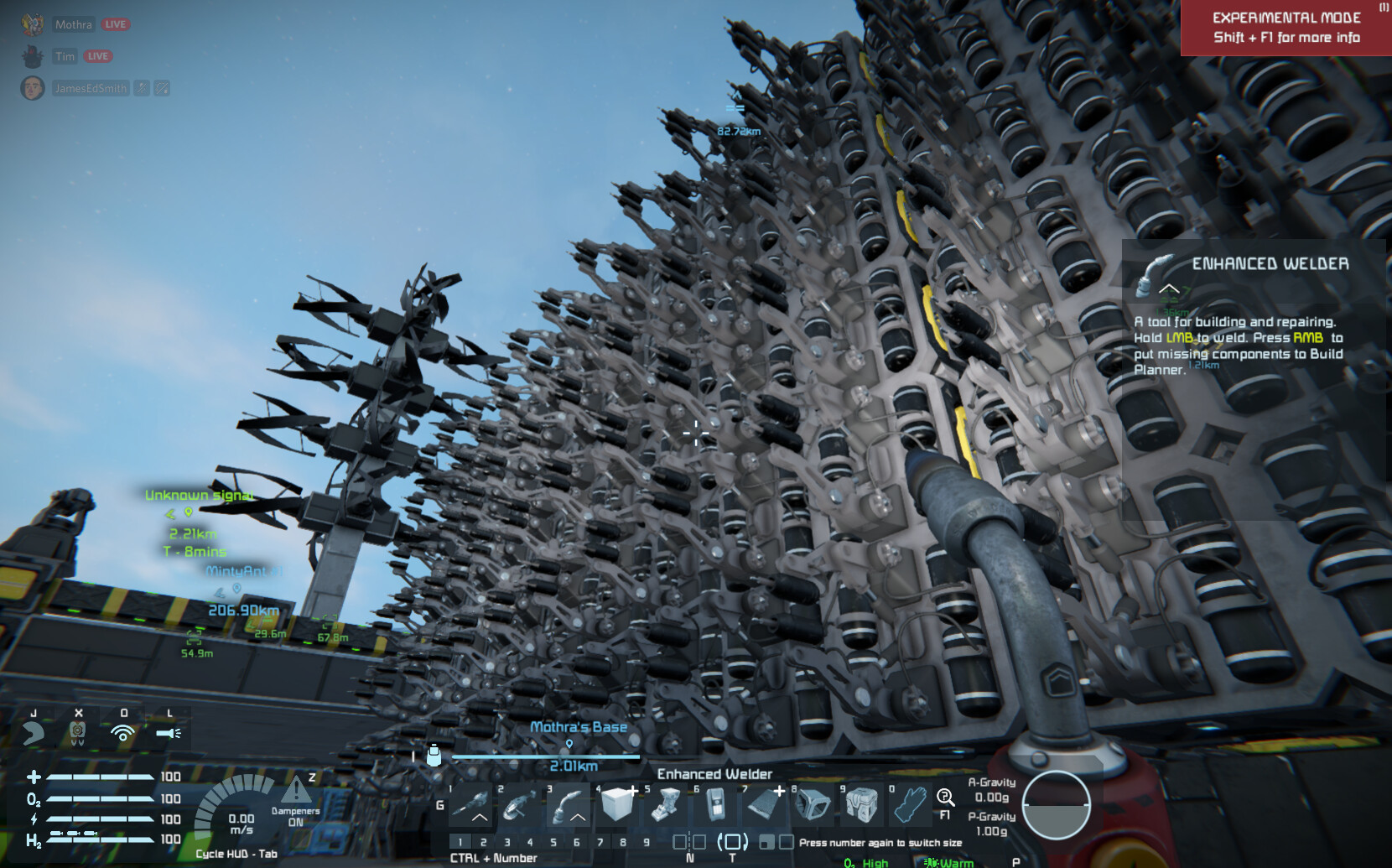Select the glove hand slot
The height and width of the screenshot is (868, 1392).
pos(910,806)
